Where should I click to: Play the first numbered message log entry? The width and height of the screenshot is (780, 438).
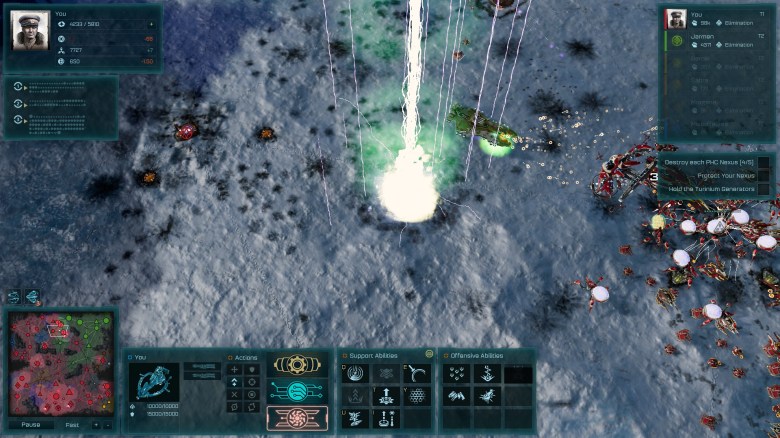click(x=20, y=87)
